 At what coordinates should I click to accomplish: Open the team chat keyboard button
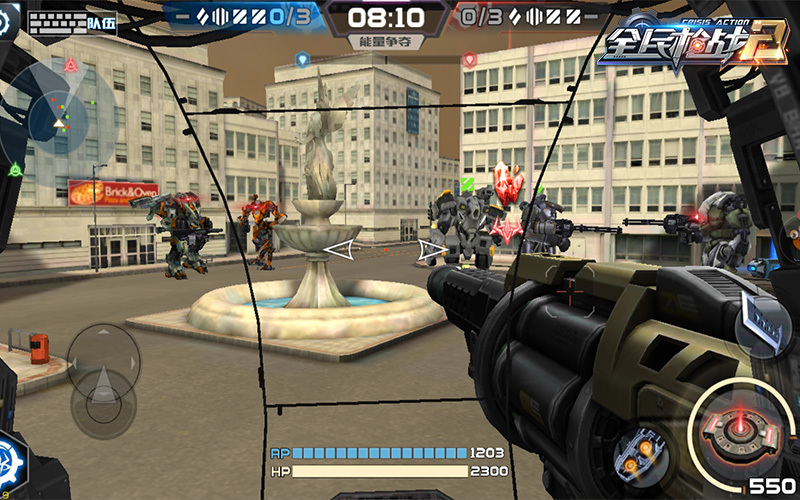(72, 23)
